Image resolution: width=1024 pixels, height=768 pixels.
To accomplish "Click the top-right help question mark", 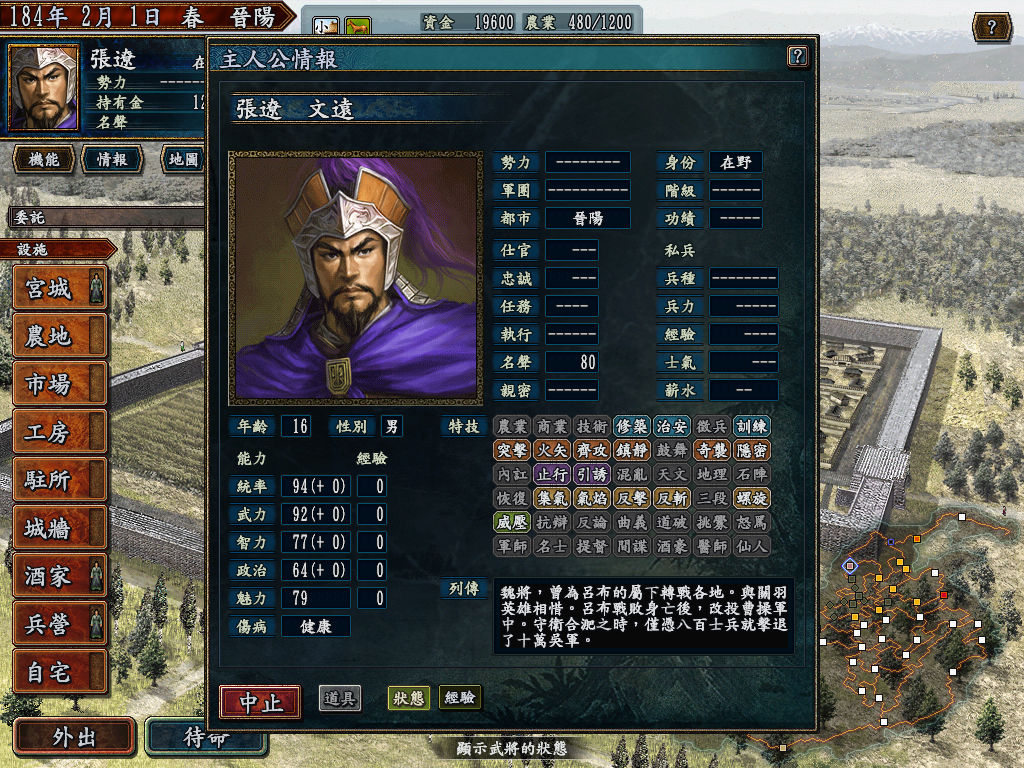I will (991, 27).
